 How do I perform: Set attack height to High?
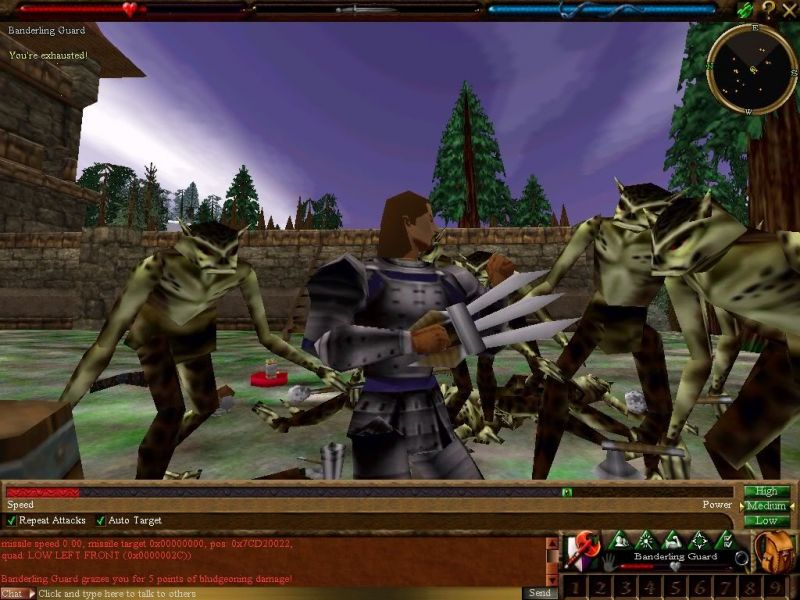[x=766, y=491]
